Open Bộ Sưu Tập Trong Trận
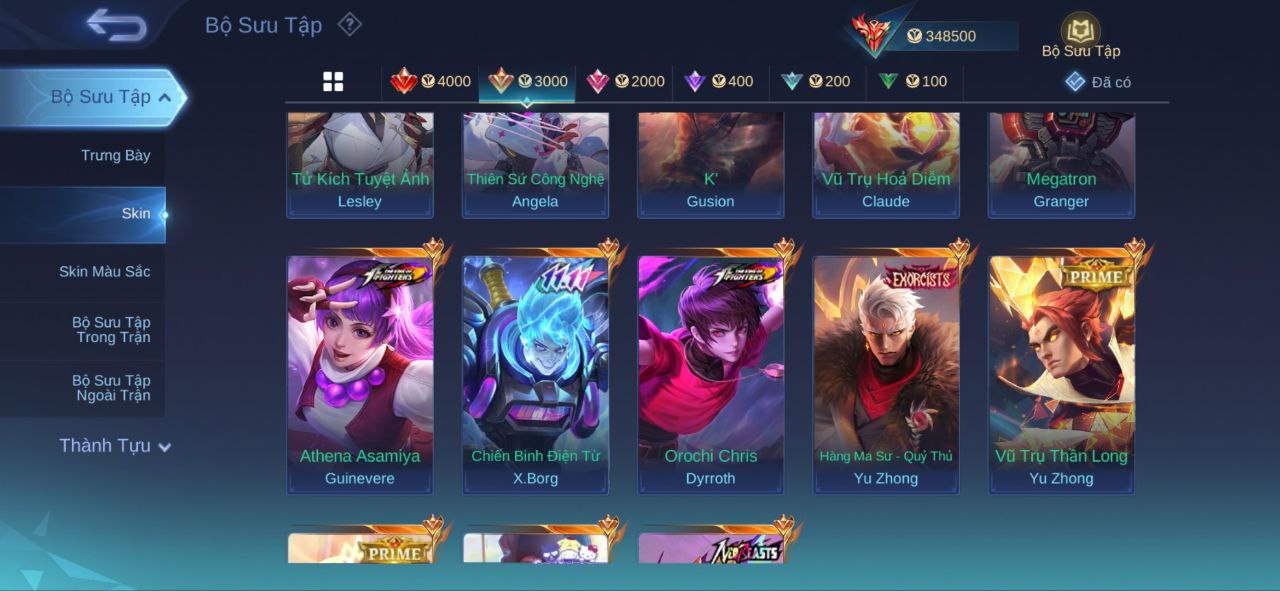 click(110, 329)
